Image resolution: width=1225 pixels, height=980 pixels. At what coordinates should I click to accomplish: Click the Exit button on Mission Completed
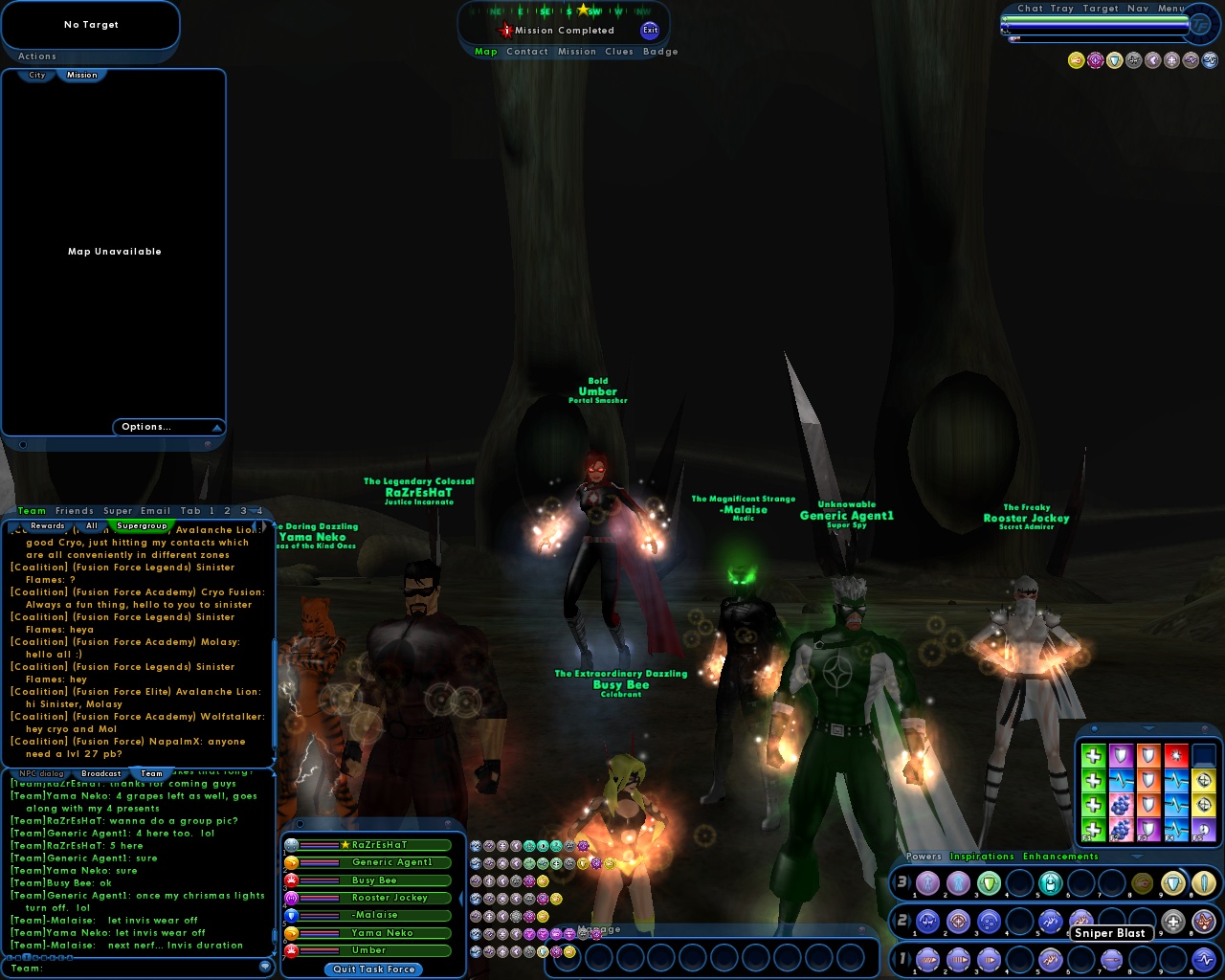click(650, 30)
